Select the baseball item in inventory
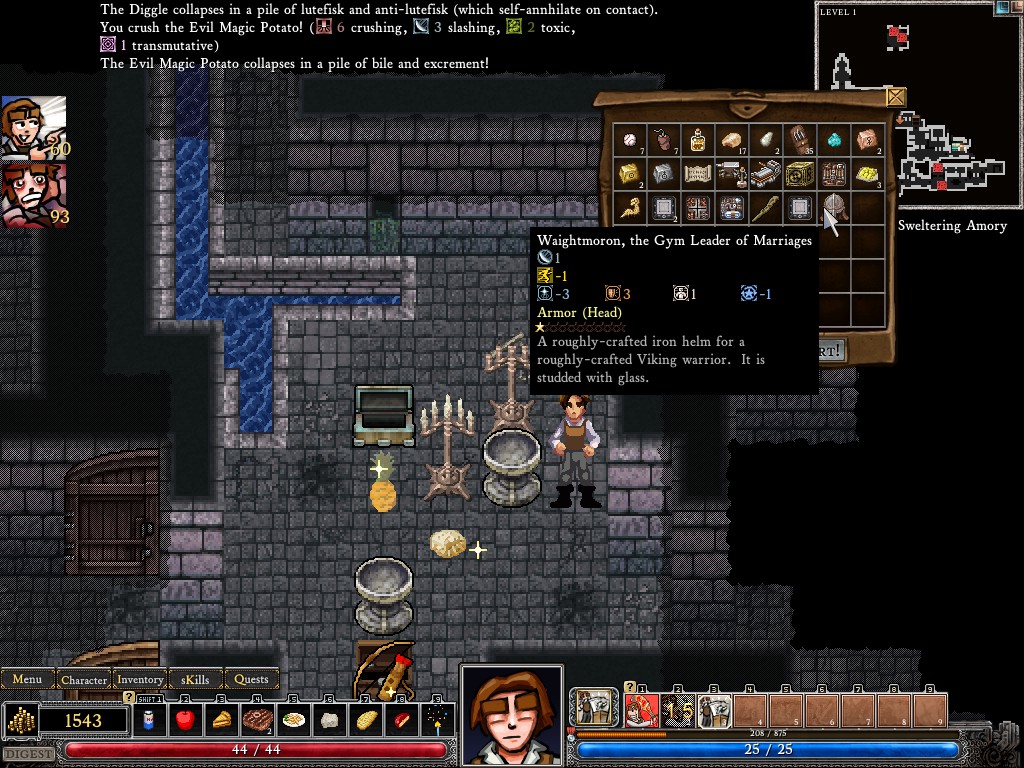Screen dimensions: 1024x768 629,140
